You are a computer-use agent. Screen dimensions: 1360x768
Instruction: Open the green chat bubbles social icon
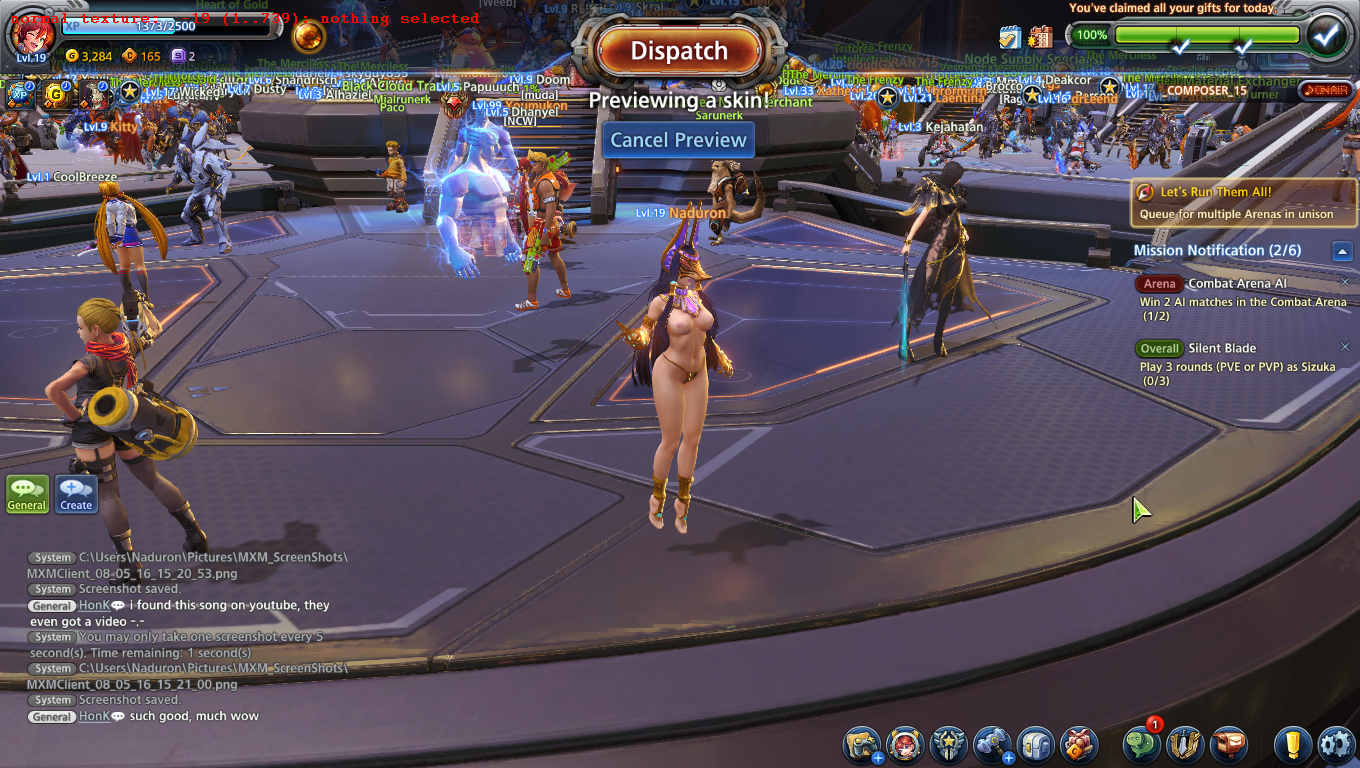1141,745
